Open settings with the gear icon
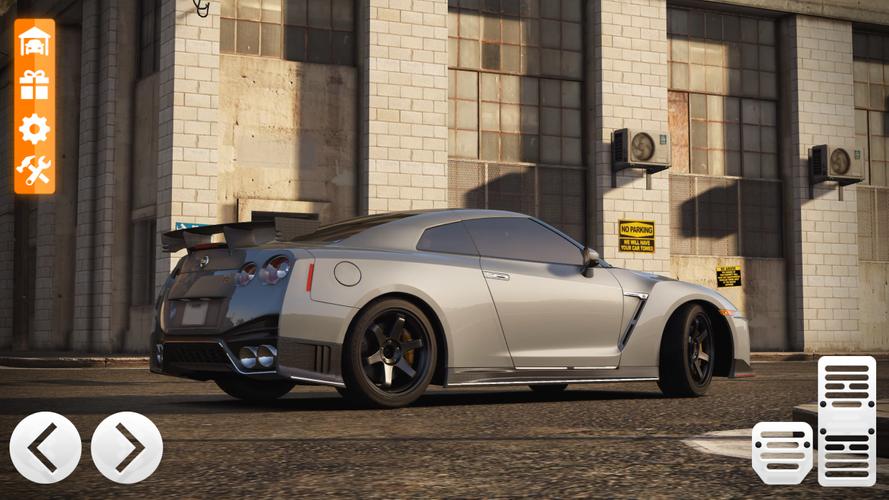Viewport: 889px width, 500px height. tap(34, 128)
